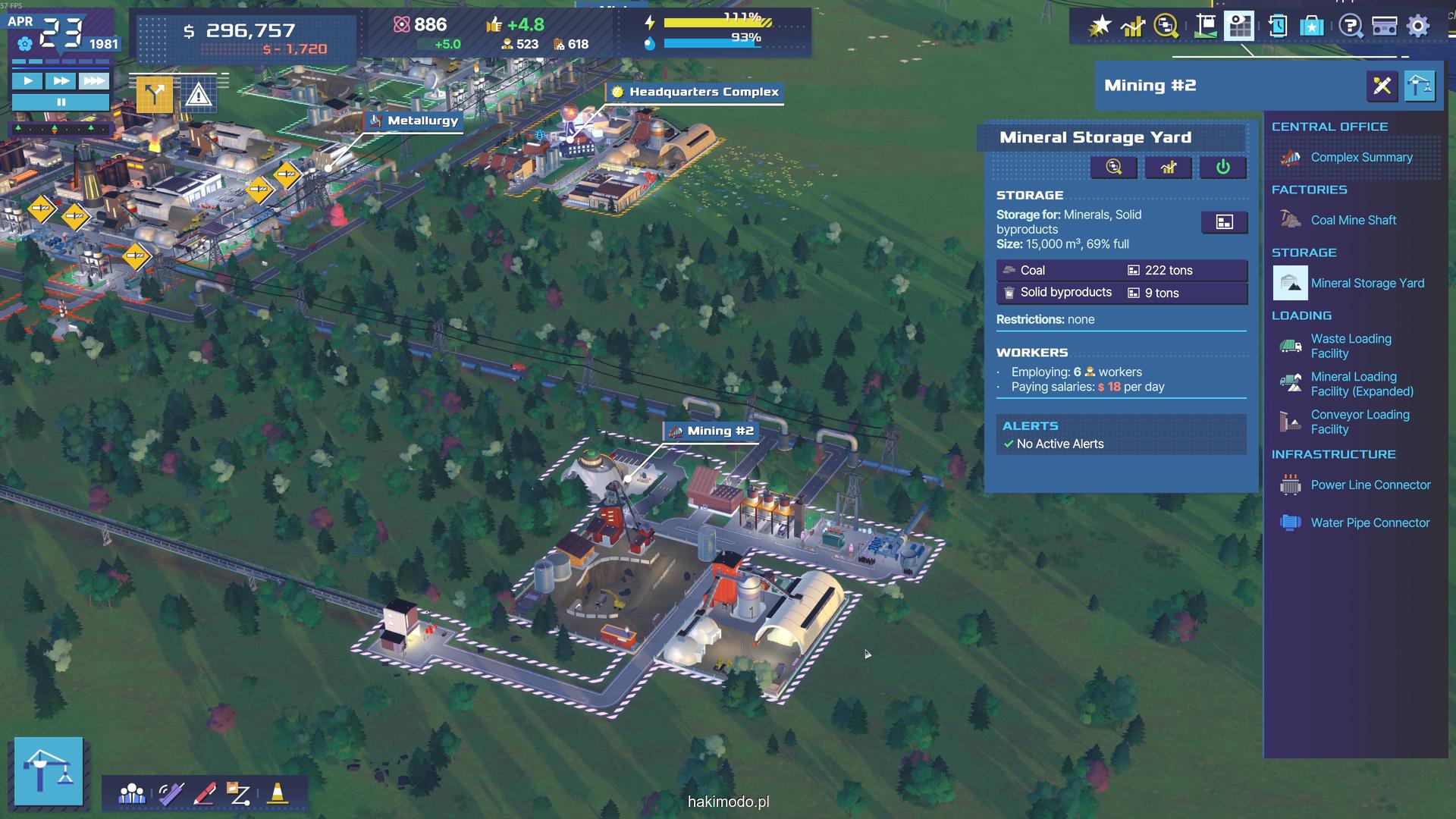The image size is (1456, 819).
Task: Open the traffic cone tool
Action: 278,793
